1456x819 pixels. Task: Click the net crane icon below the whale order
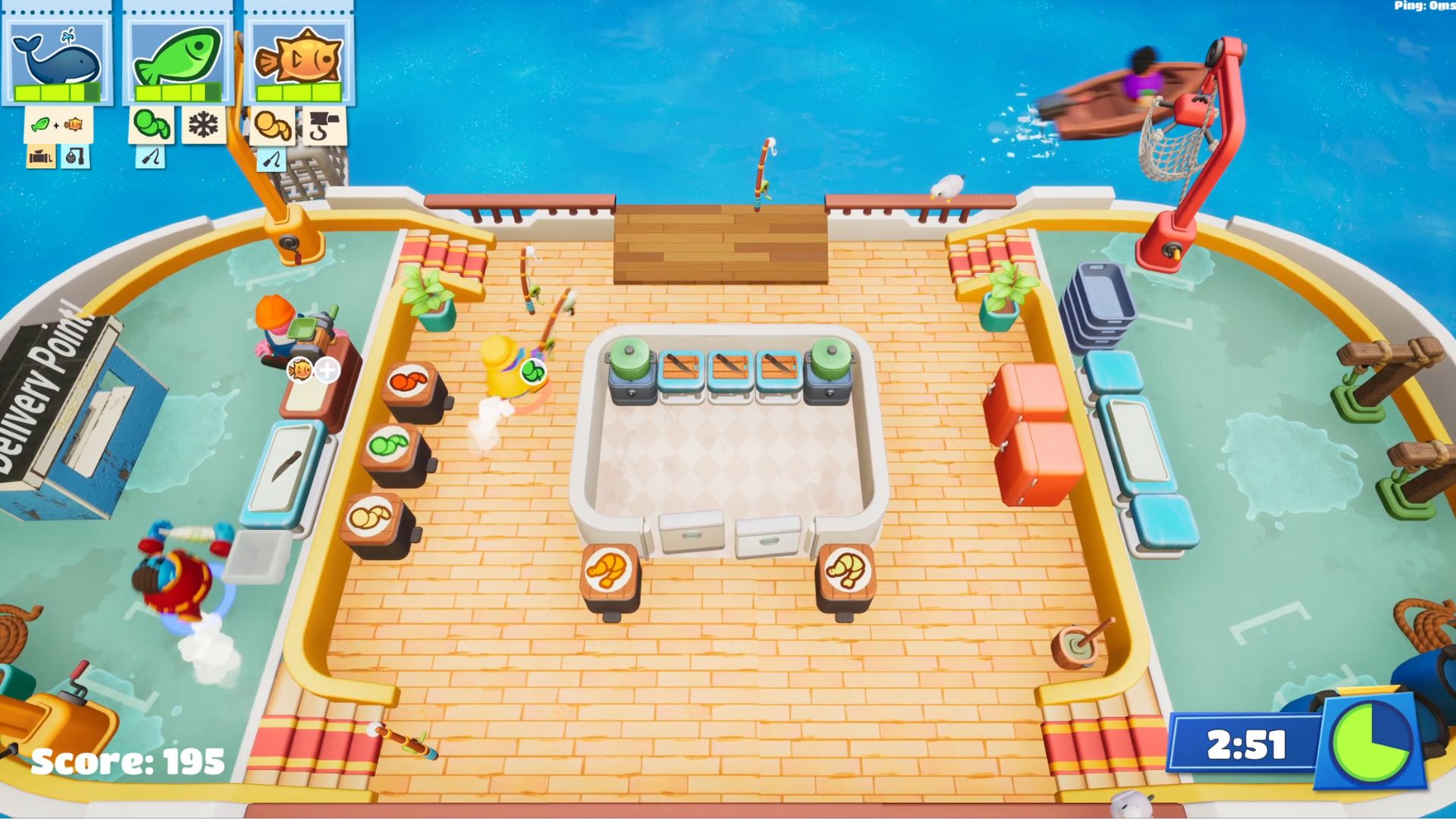[76, 158]
